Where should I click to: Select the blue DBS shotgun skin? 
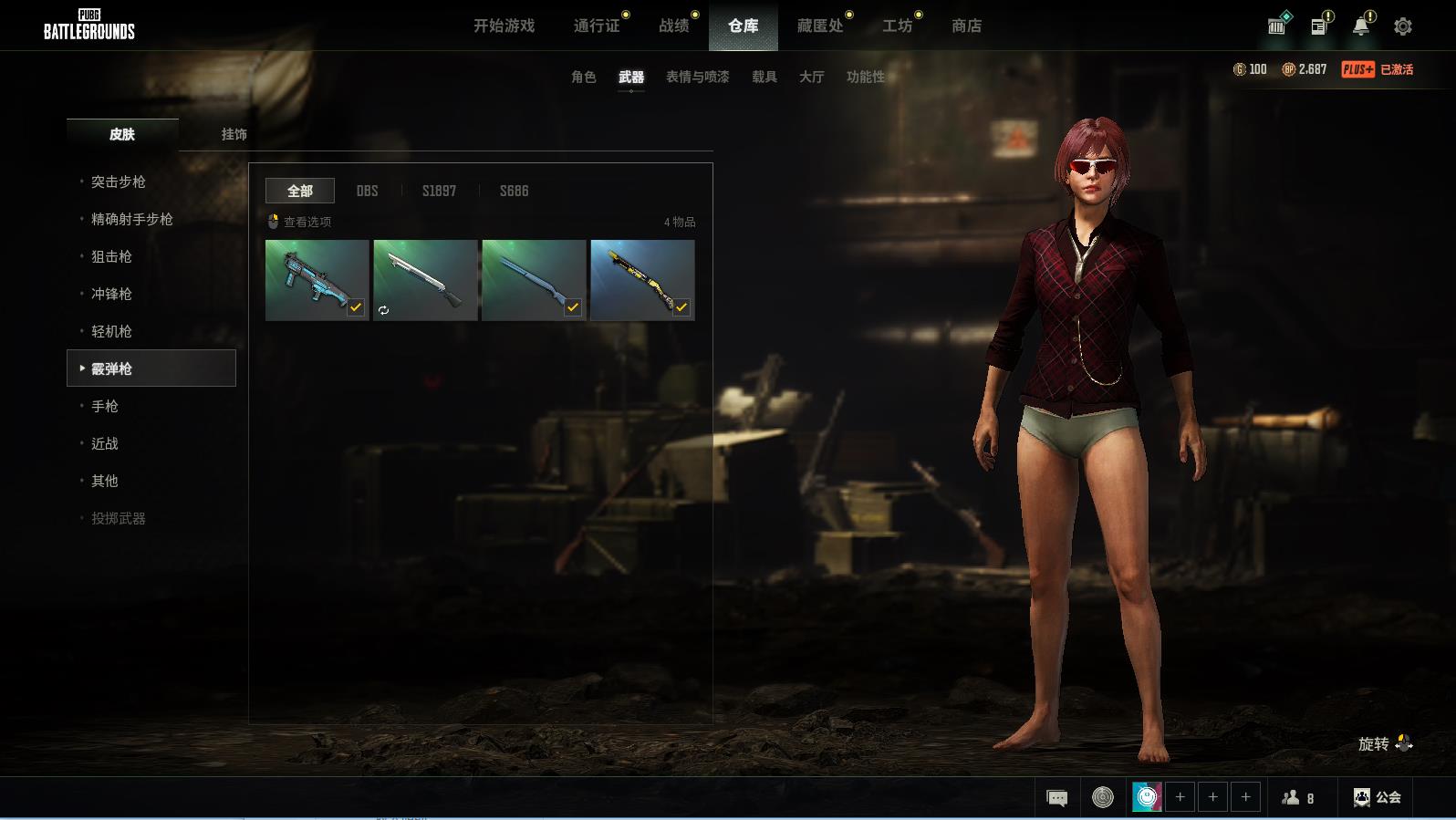coord(317,279)
